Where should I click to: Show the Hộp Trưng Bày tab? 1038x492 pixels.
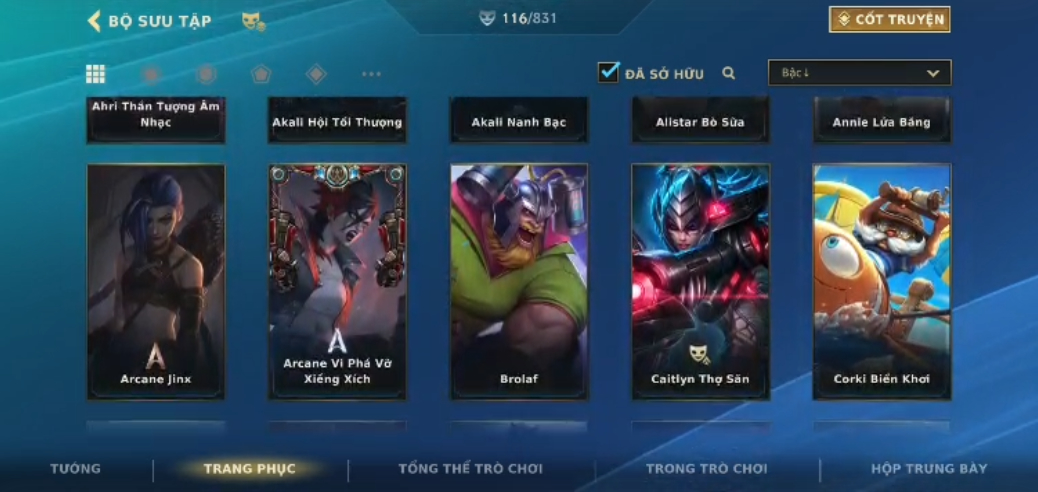[x=928, y=469]
